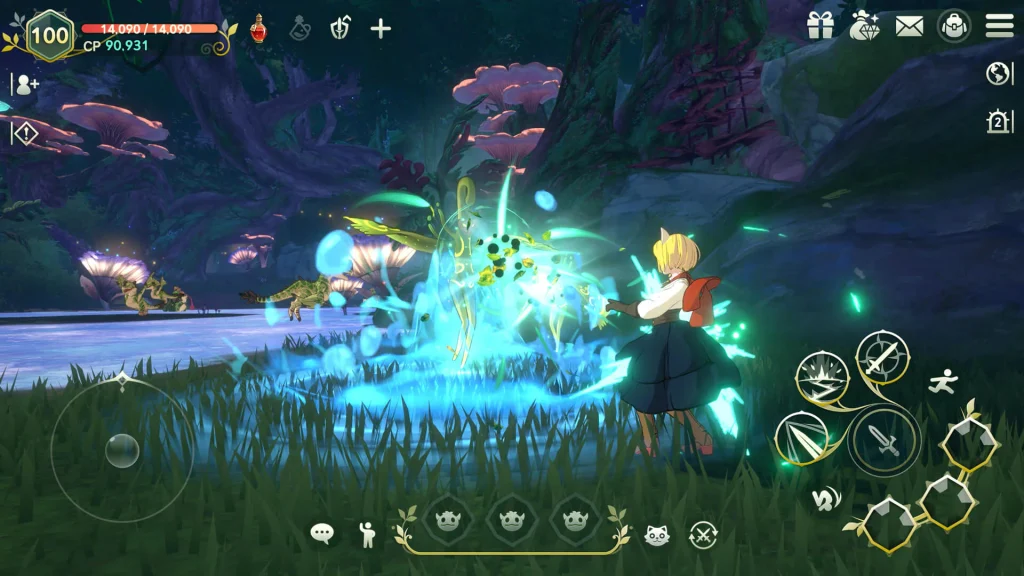This screenshot has width=1024, height=576.
Task: Open the add friend/party icon
Action: click(x=24, y=84)
